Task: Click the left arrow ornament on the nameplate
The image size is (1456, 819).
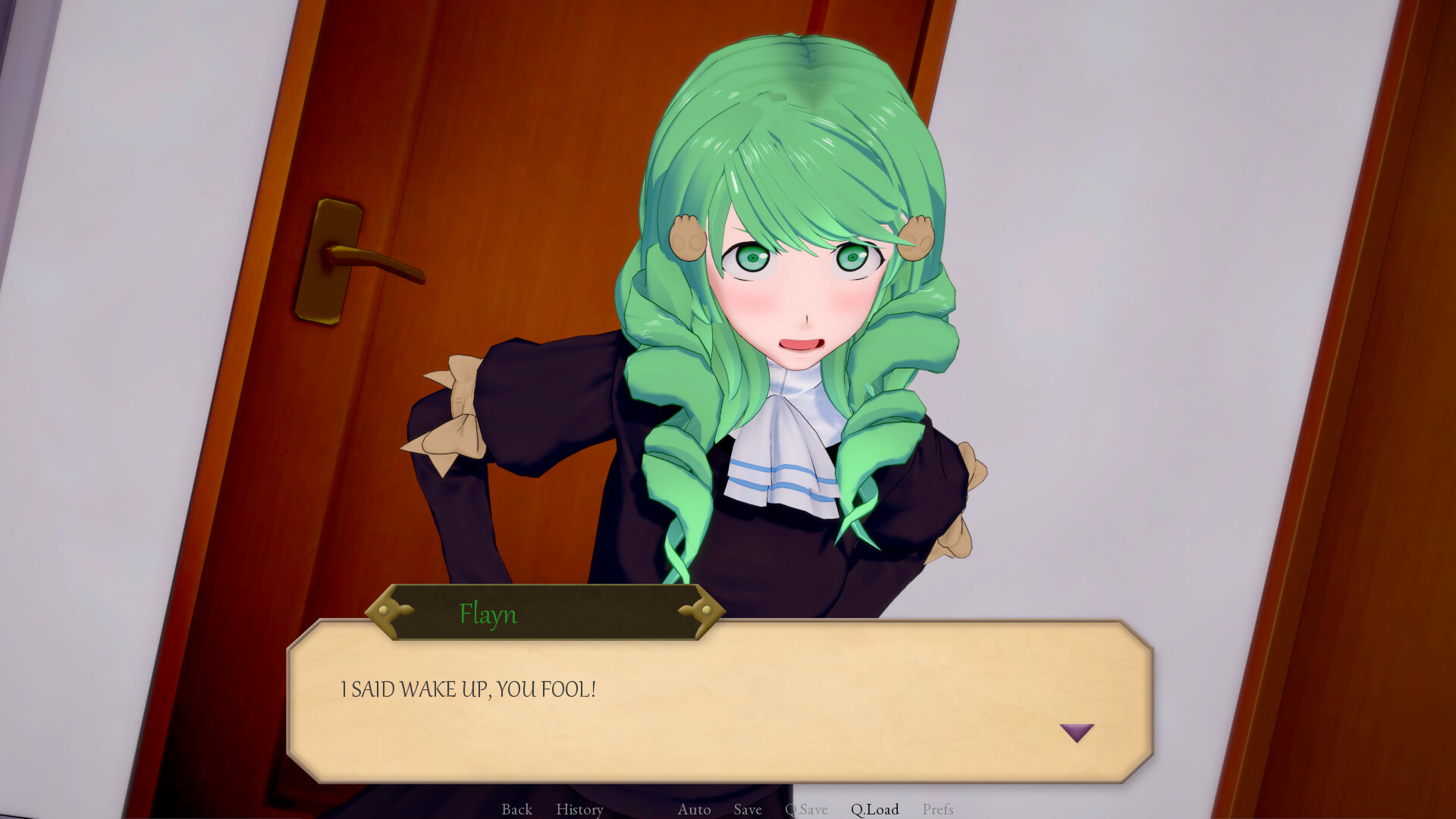Action: click(391, 610)
